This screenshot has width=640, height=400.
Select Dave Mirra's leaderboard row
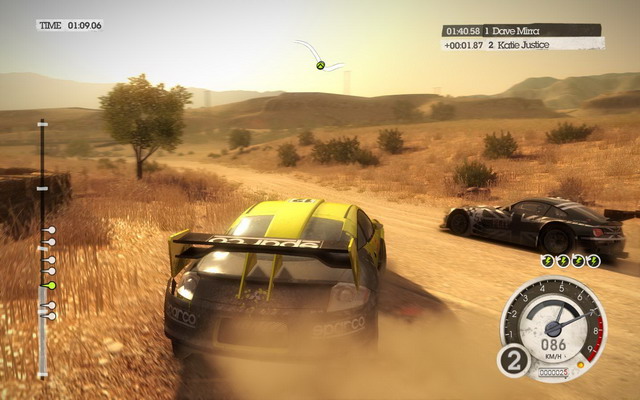pos(521,30)
